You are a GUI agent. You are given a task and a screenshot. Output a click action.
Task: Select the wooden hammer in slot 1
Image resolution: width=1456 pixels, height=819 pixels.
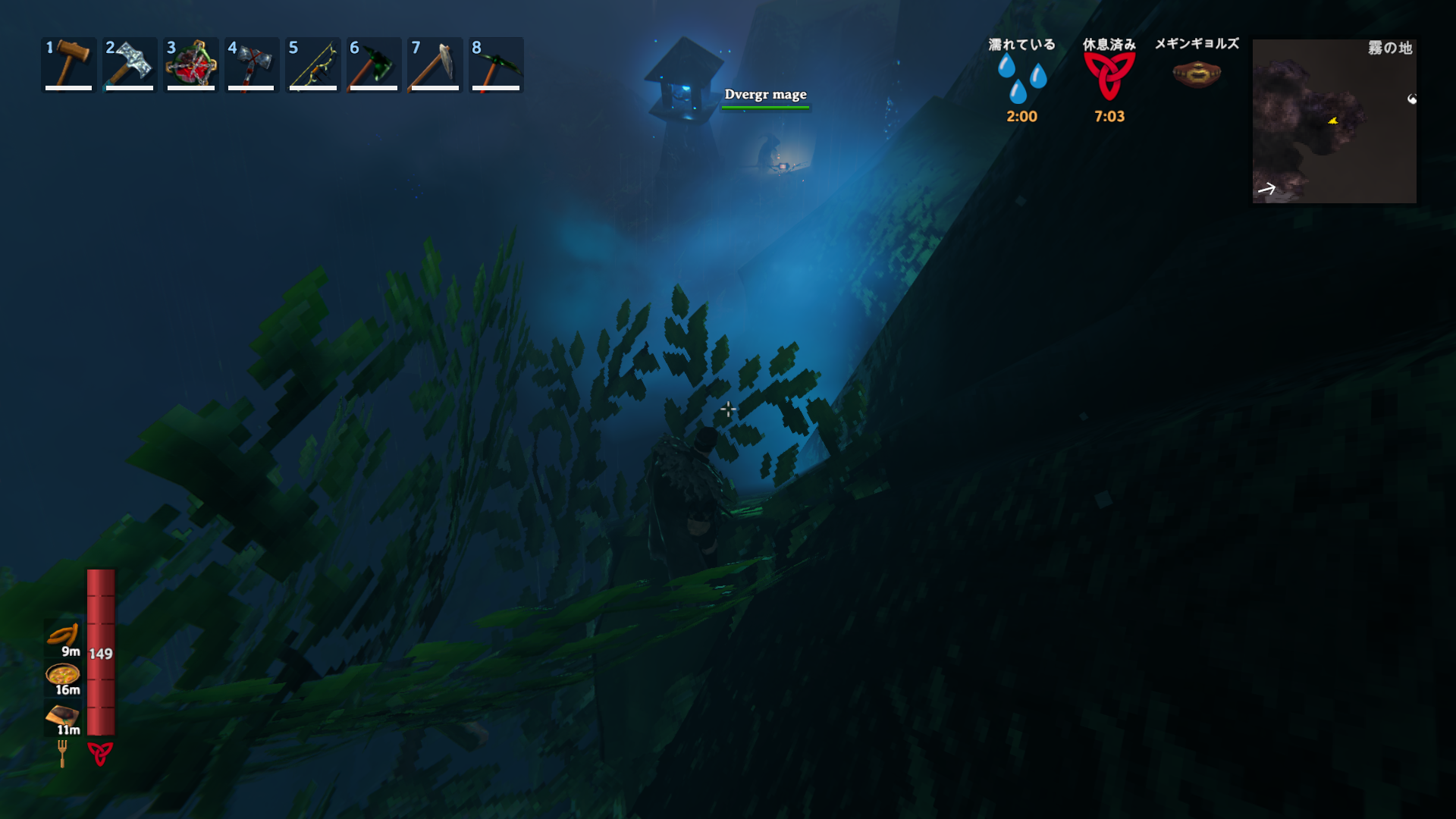[x=68, y=64]
